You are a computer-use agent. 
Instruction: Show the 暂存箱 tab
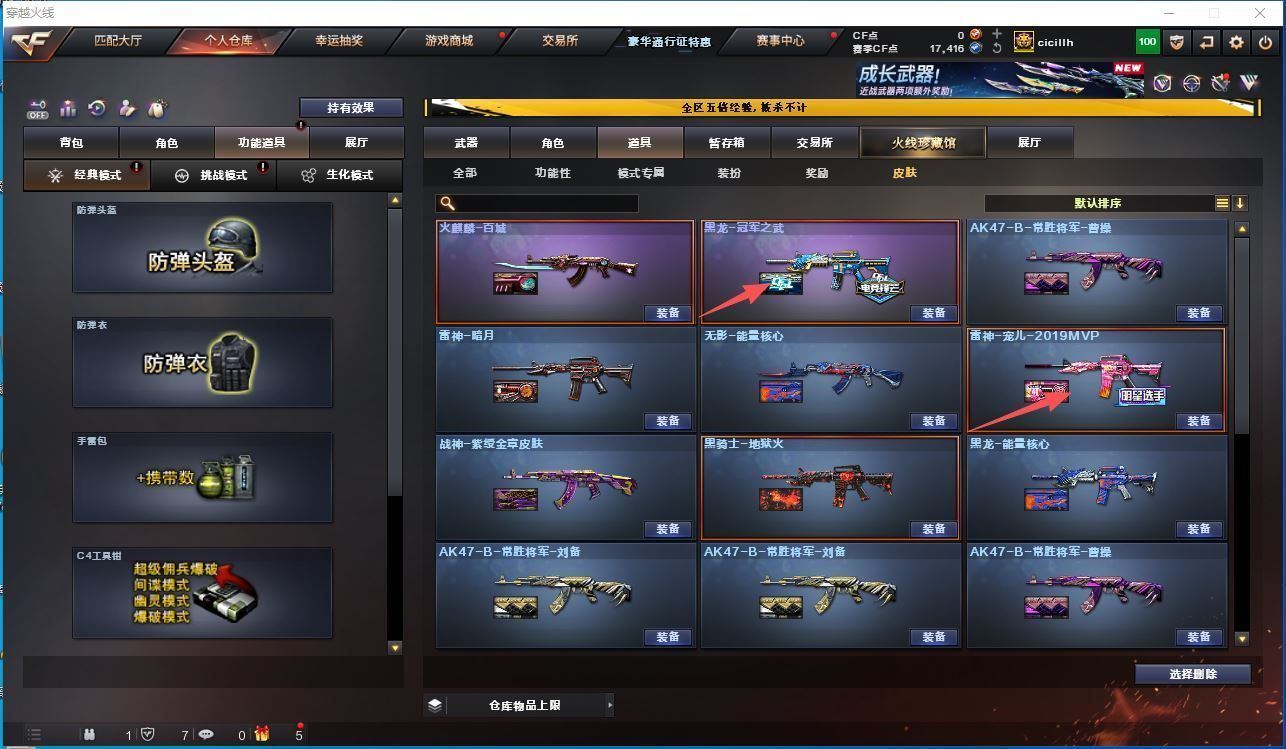(726, 143)
